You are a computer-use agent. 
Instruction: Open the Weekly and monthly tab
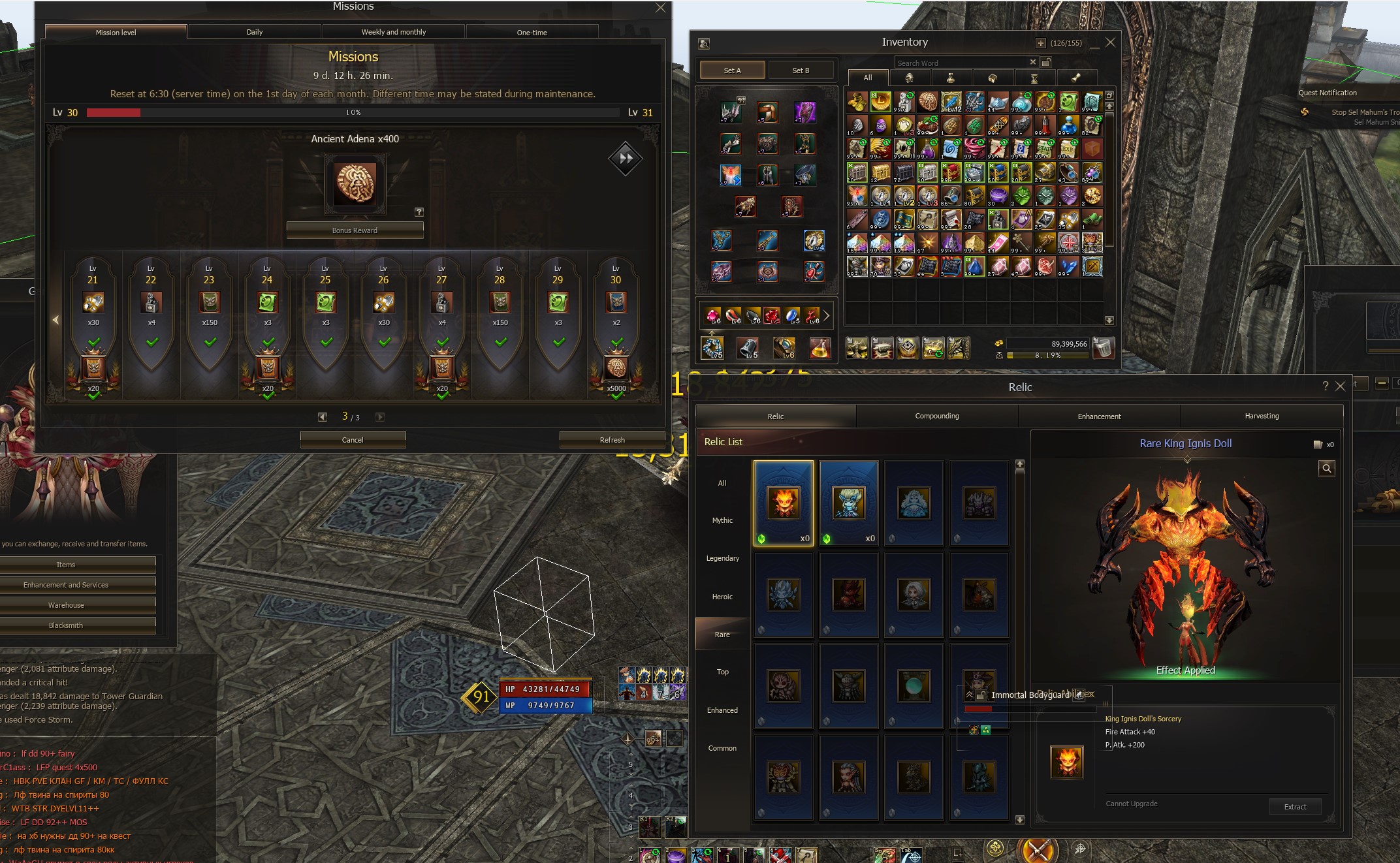click(393, 32)
